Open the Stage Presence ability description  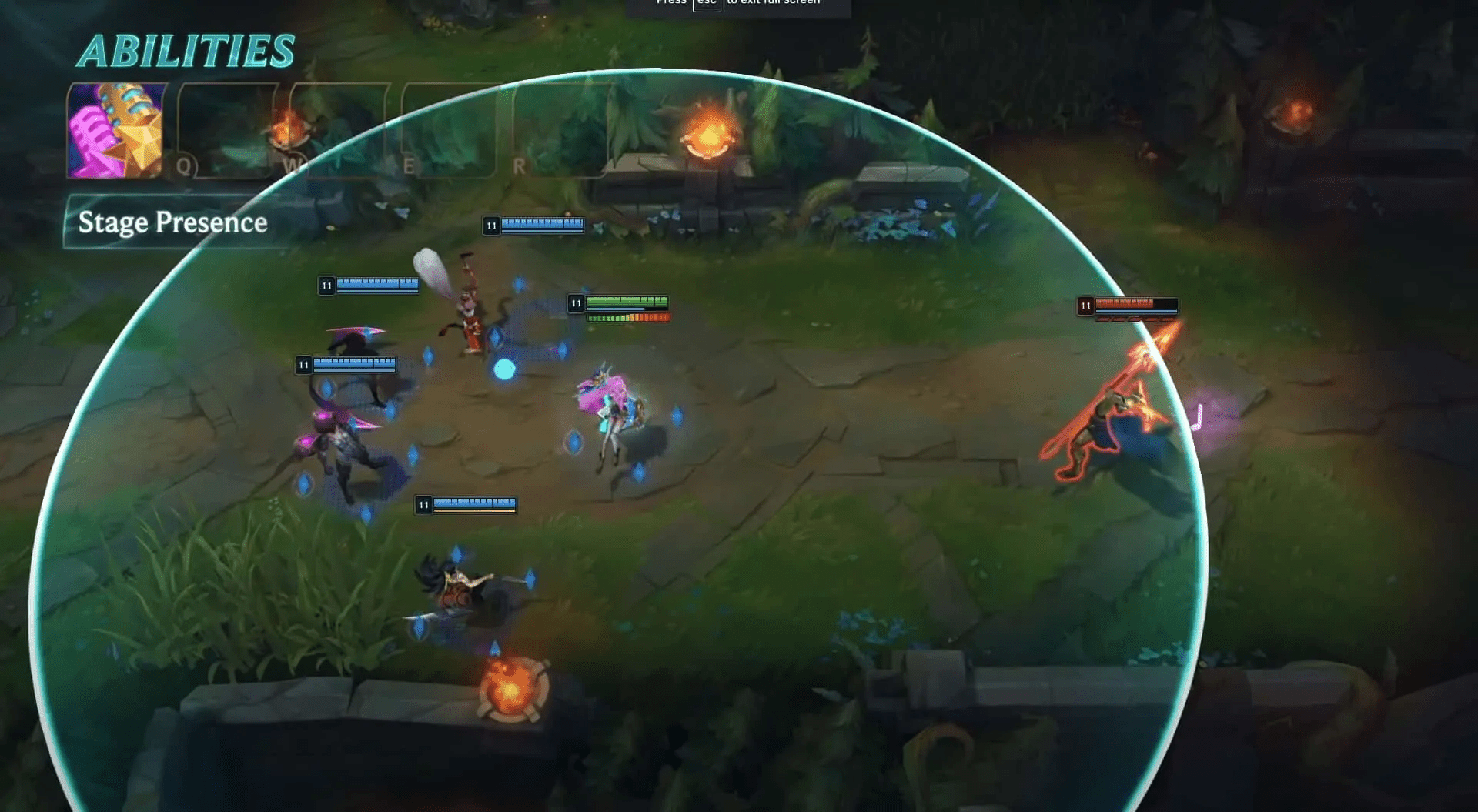coord(173,223)
